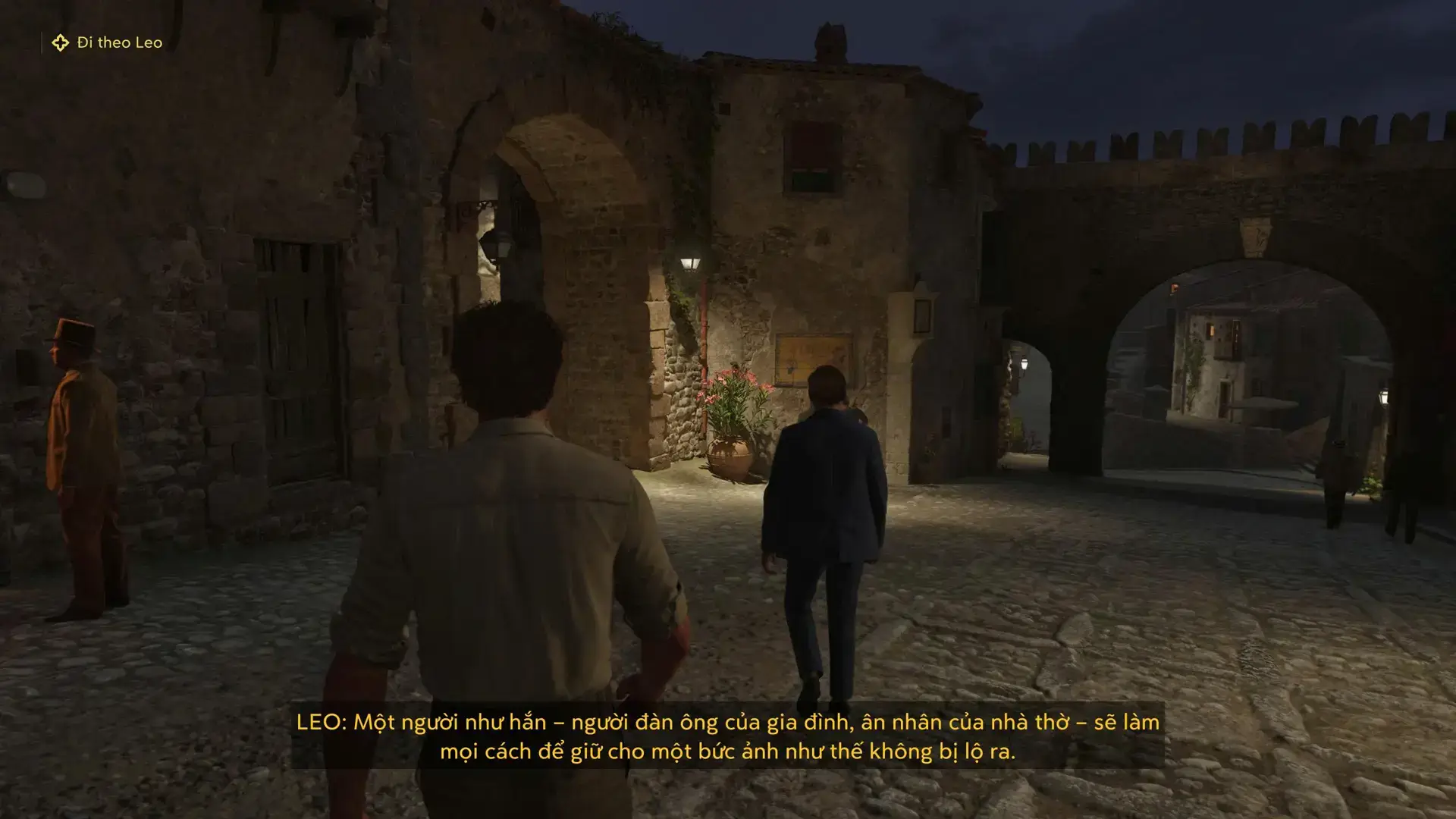
Task: Select the "Đi theo Leo" objective tracker
Action: pos(108,43)
